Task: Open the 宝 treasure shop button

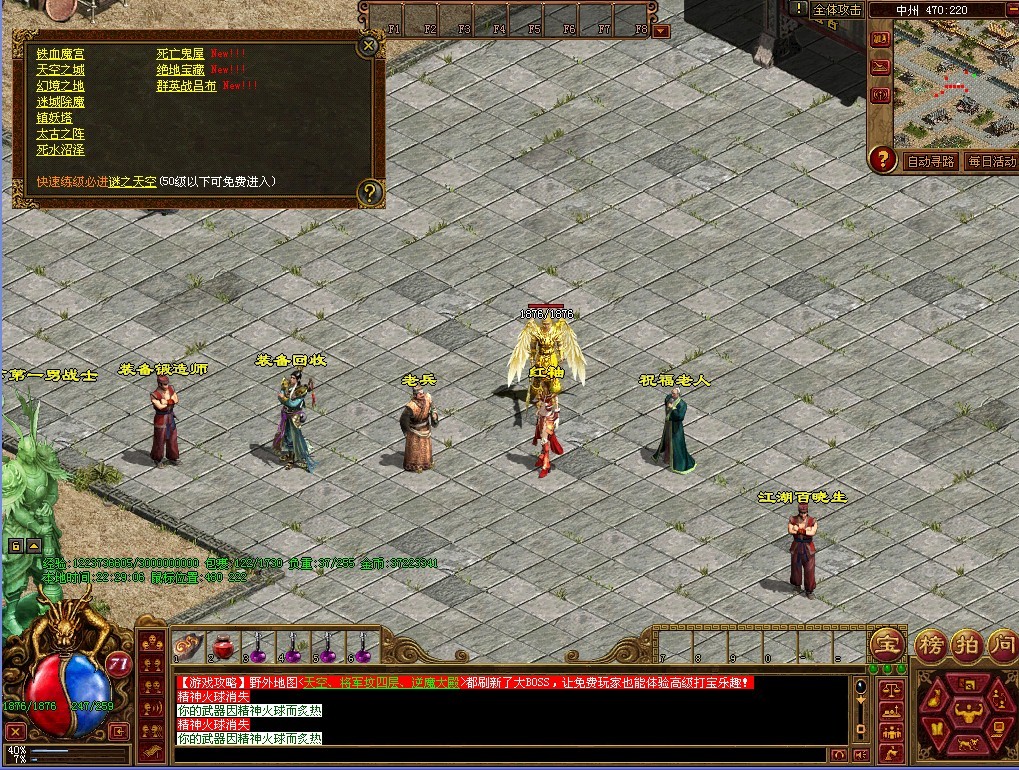Action: tap(886, 643)
